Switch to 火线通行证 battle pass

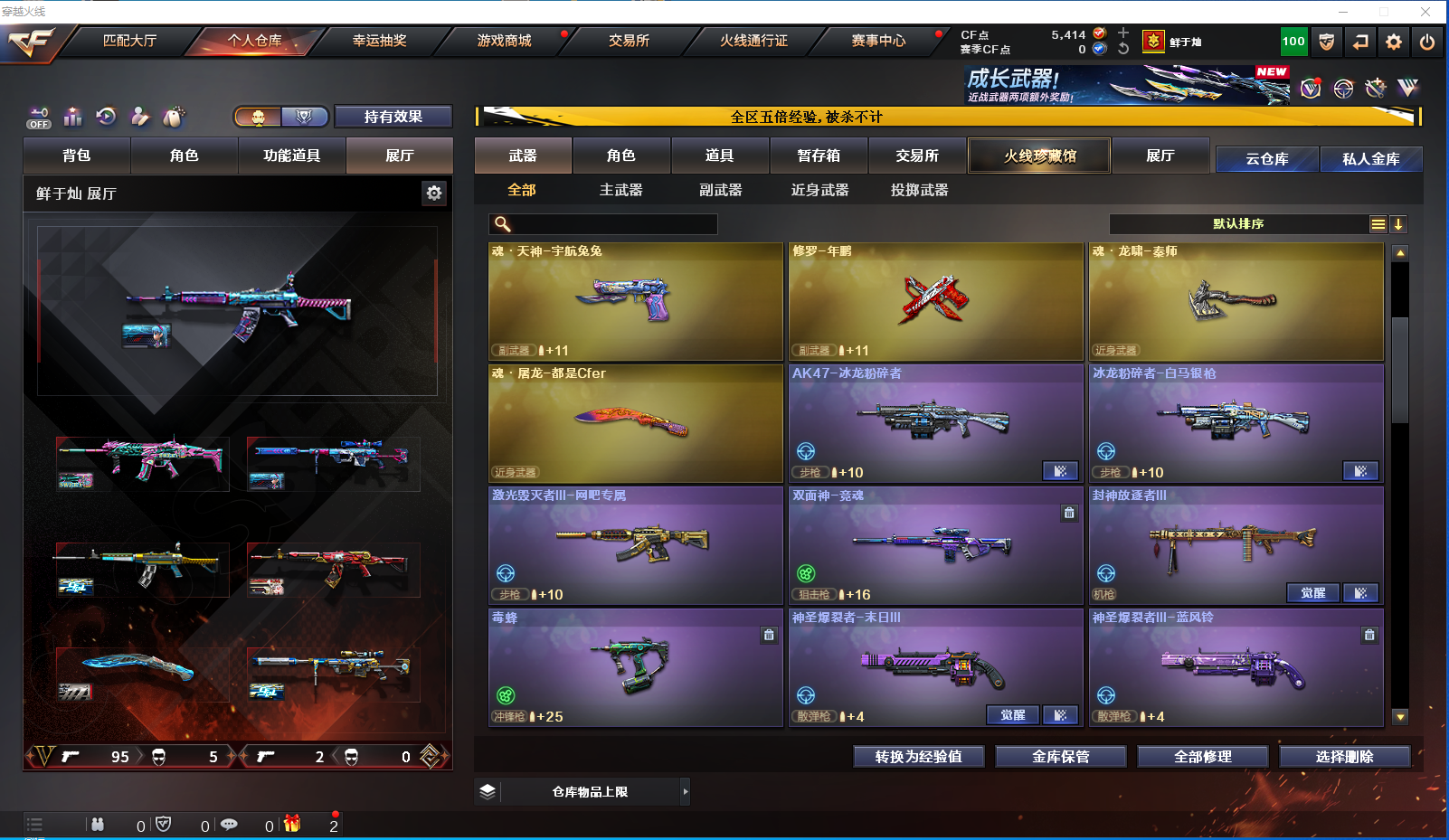753,41
